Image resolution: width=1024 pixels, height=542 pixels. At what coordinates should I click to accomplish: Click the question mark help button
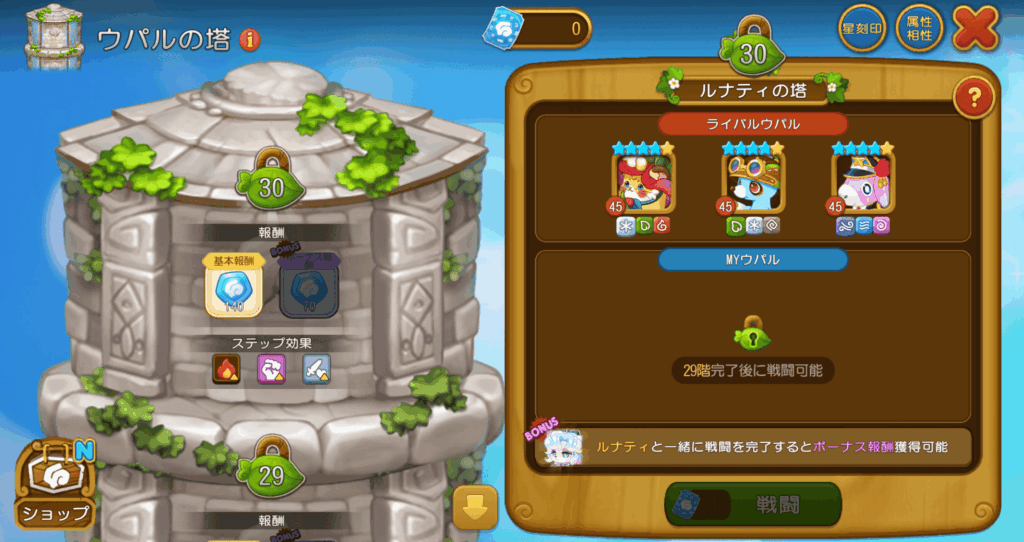pos(972,98)
